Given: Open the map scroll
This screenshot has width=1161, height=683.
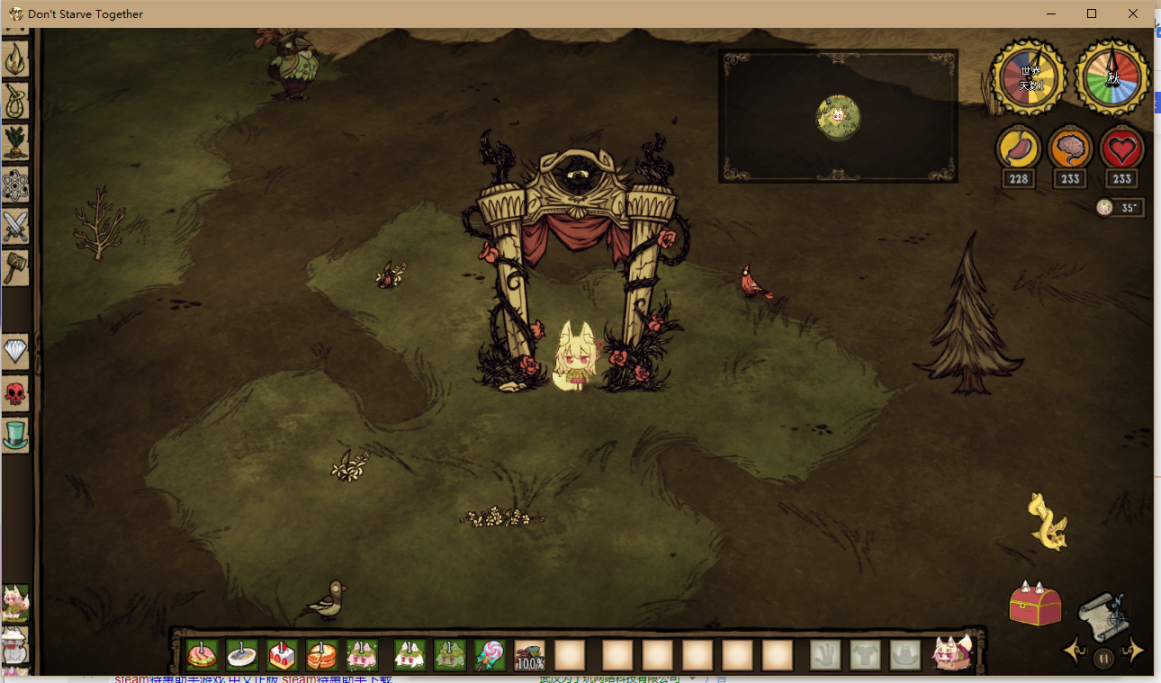Looking at the screenshot, I should point(1103,614).
